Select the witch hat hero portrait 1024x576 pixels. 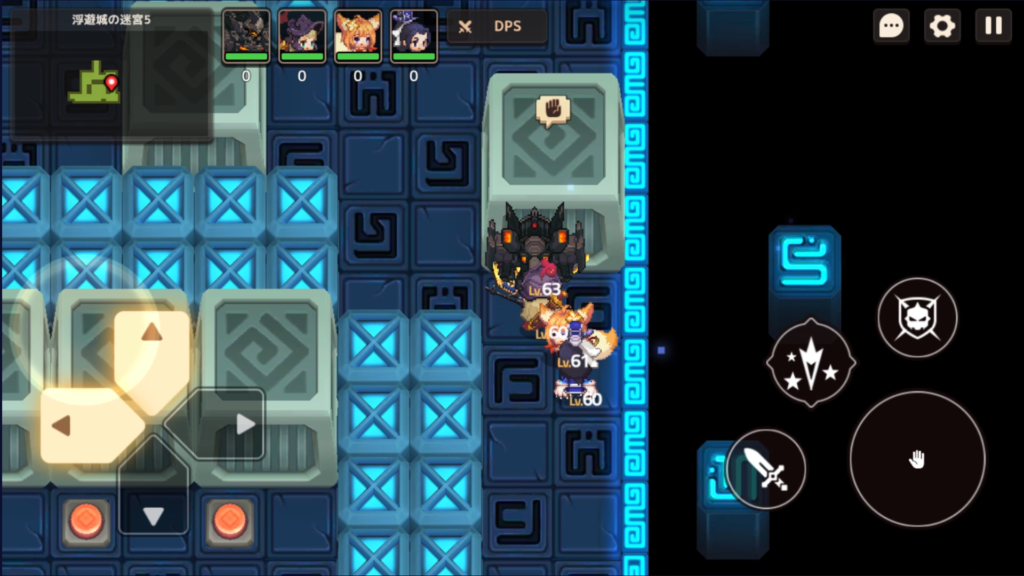point(302,35)
